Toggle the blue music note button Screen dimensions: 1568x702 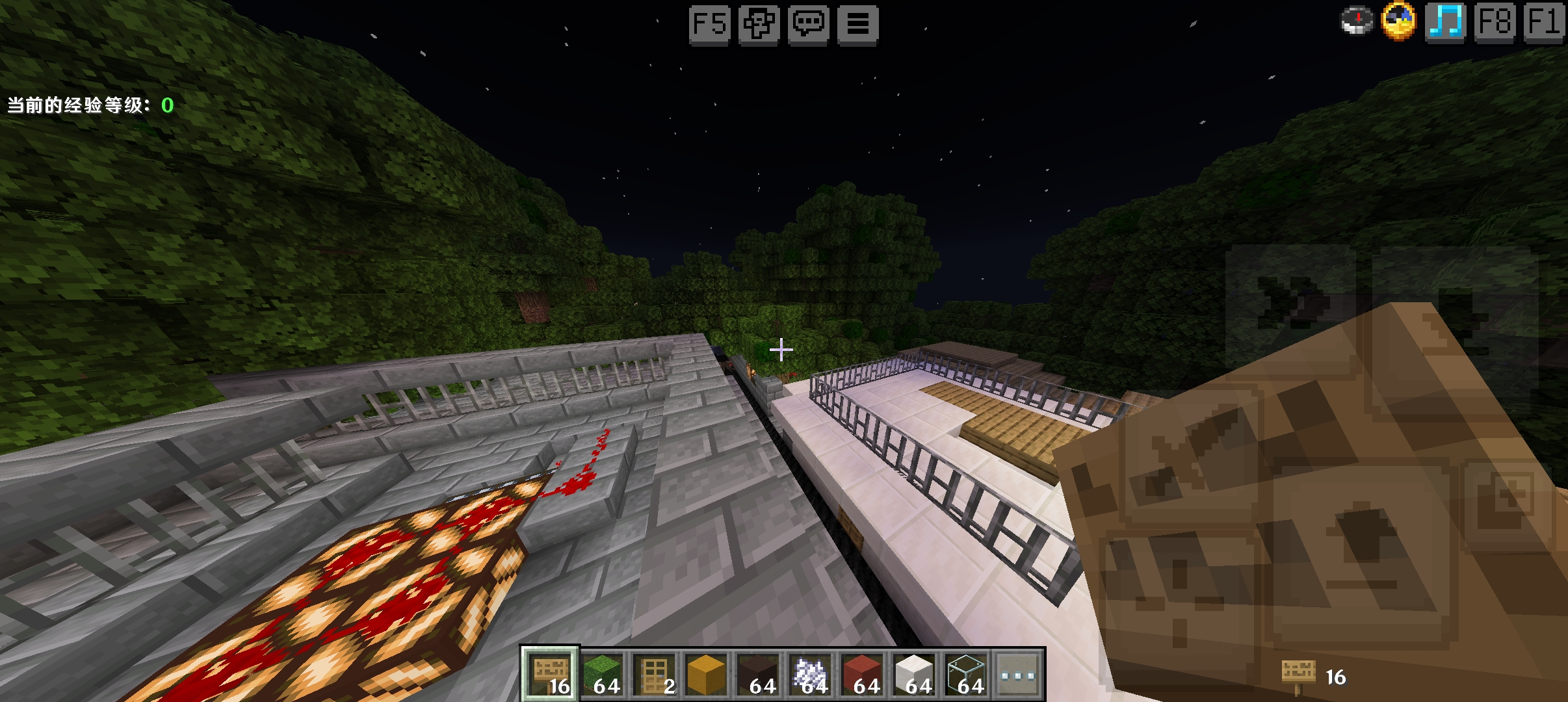(x=1445, y=23)
